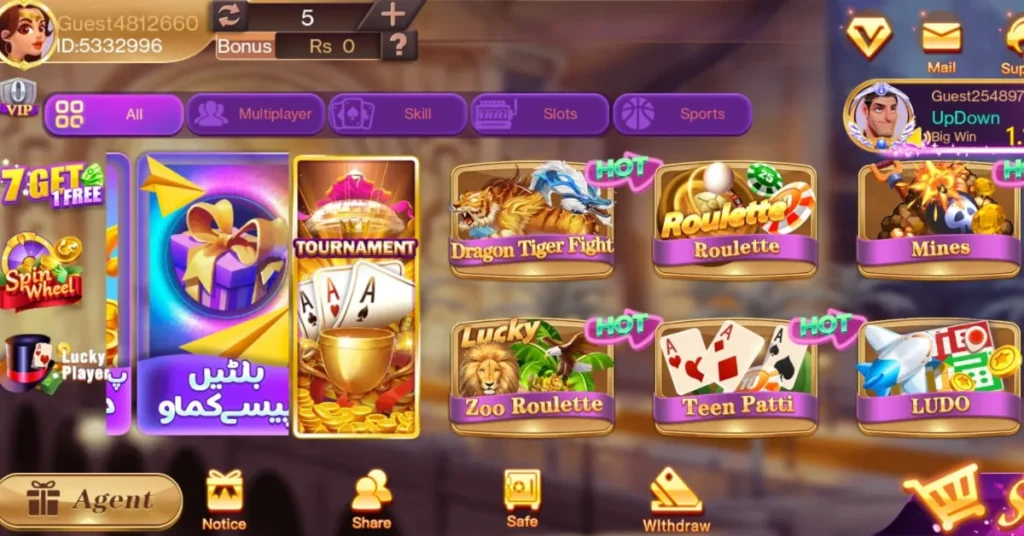Image resolution: width=1024 pixels, height=536 pixels.
Task: Launch the Dragon Tiger Fight game
Action: click(x=532, y=220)
